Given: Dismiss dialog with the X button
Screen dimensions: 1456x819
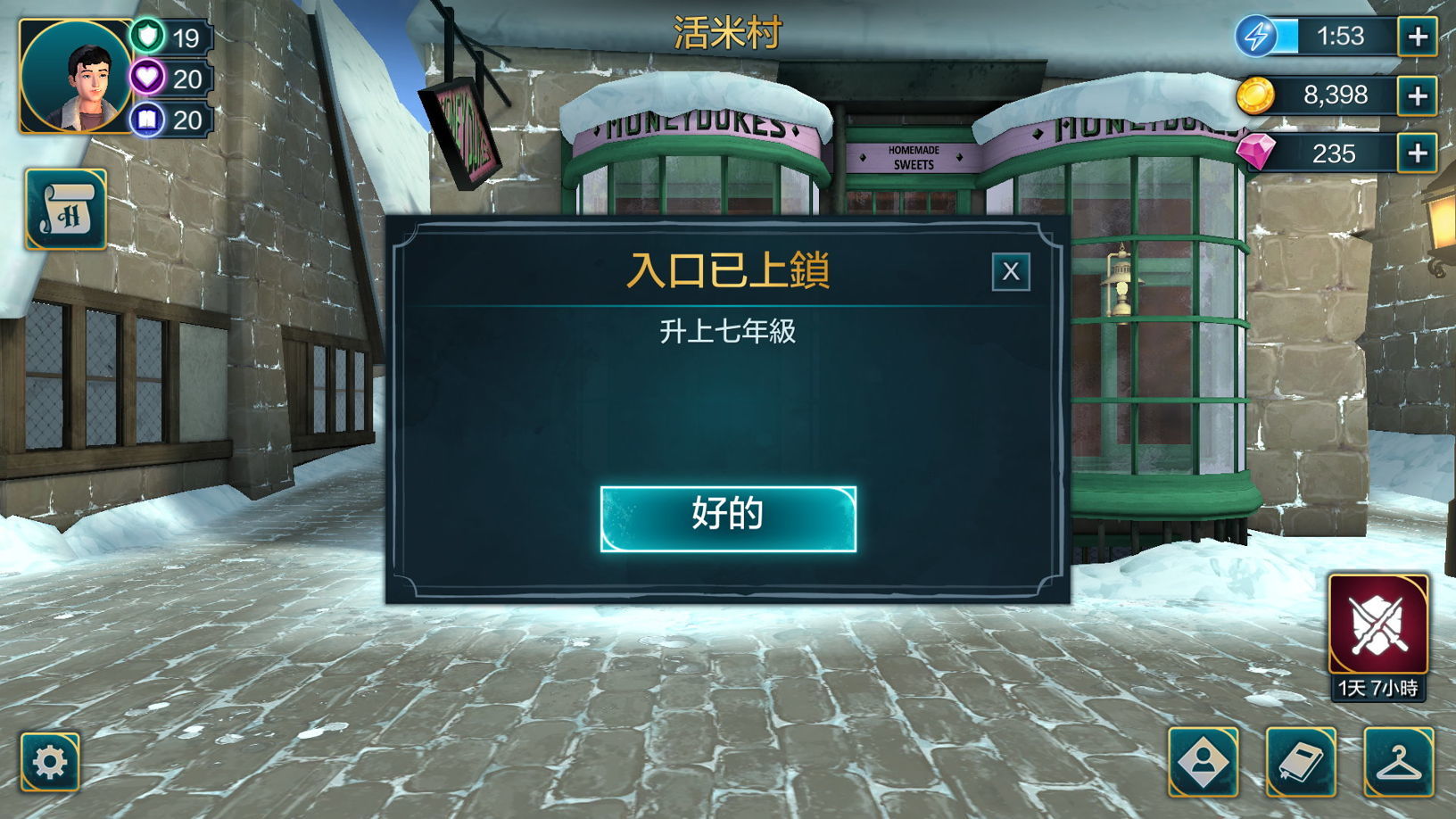Looking at the screenshot, I should (x=1011, y=271).
